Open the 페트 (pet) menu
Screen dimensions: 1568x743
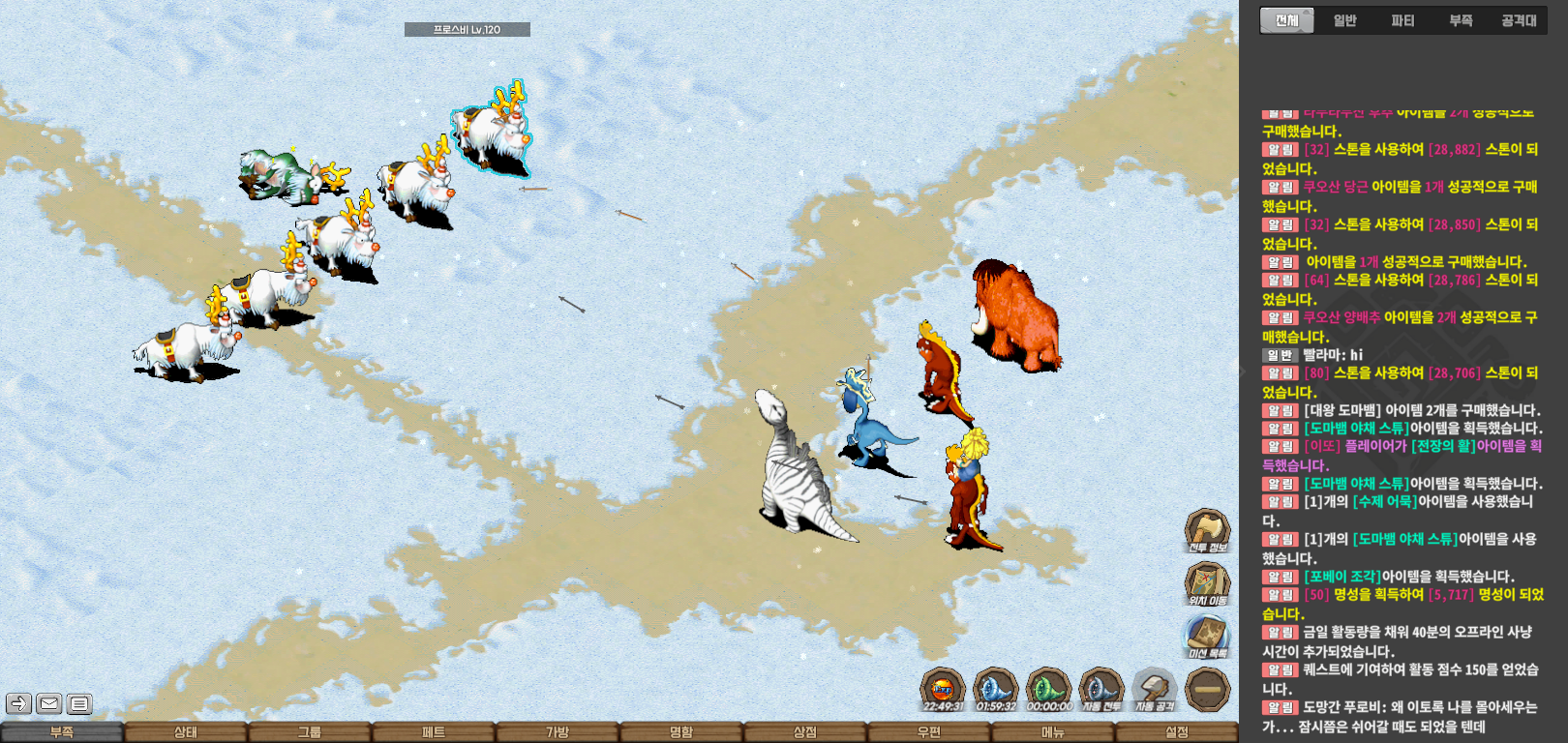click(434, 732)
